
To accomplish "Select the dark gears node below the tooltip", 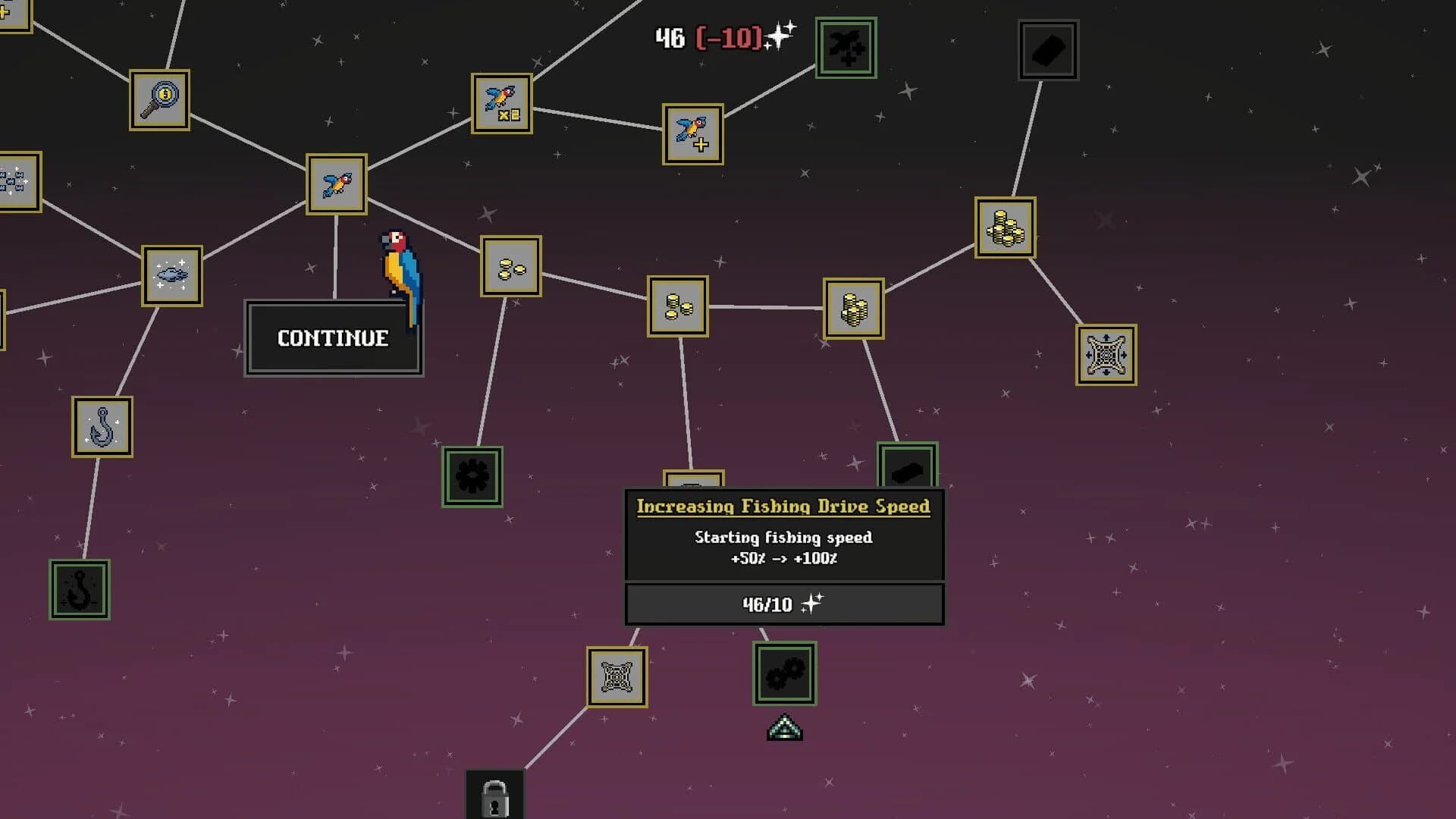I will pos(783,674).
